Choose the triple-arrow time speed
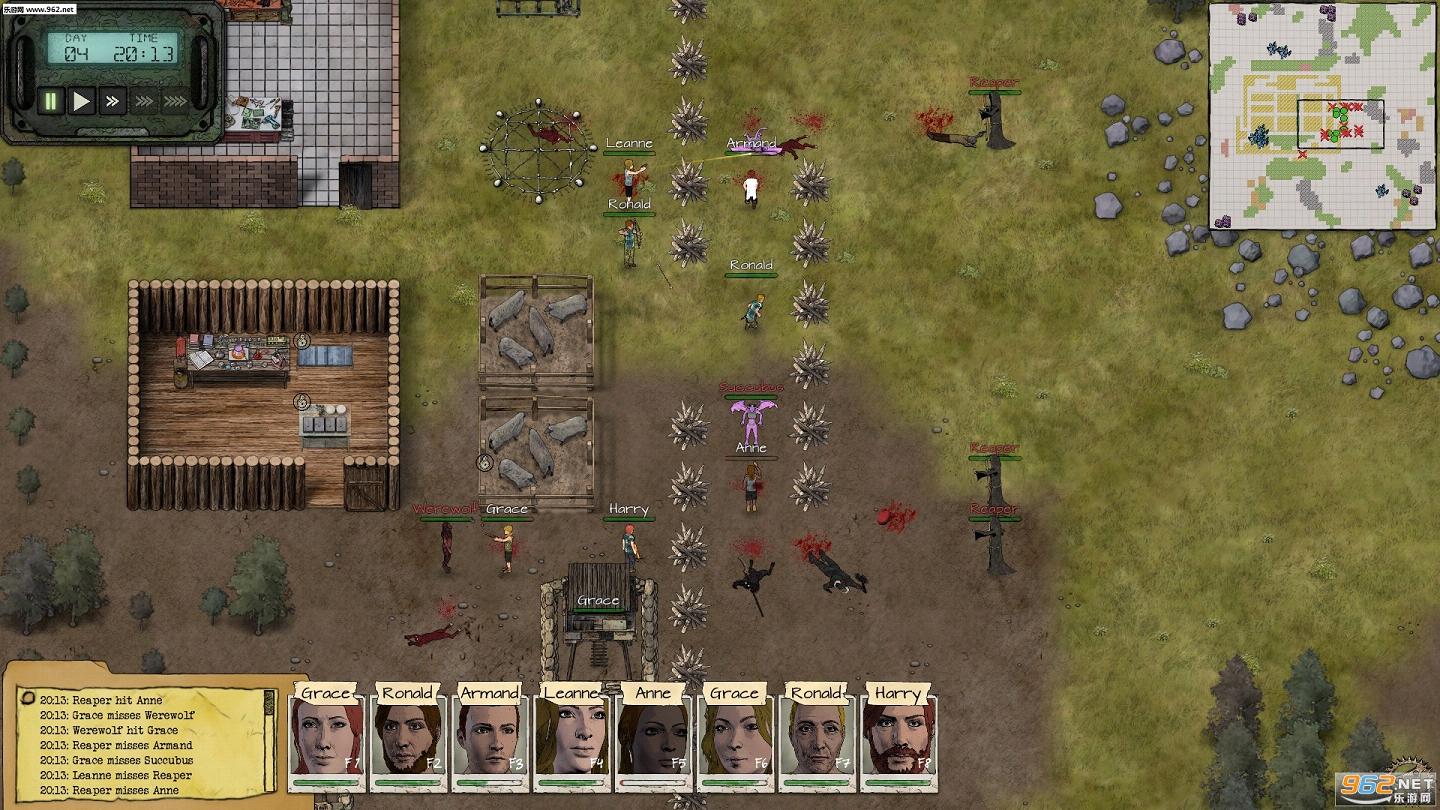Screen dimensions: 1440x810 (144, 101)
